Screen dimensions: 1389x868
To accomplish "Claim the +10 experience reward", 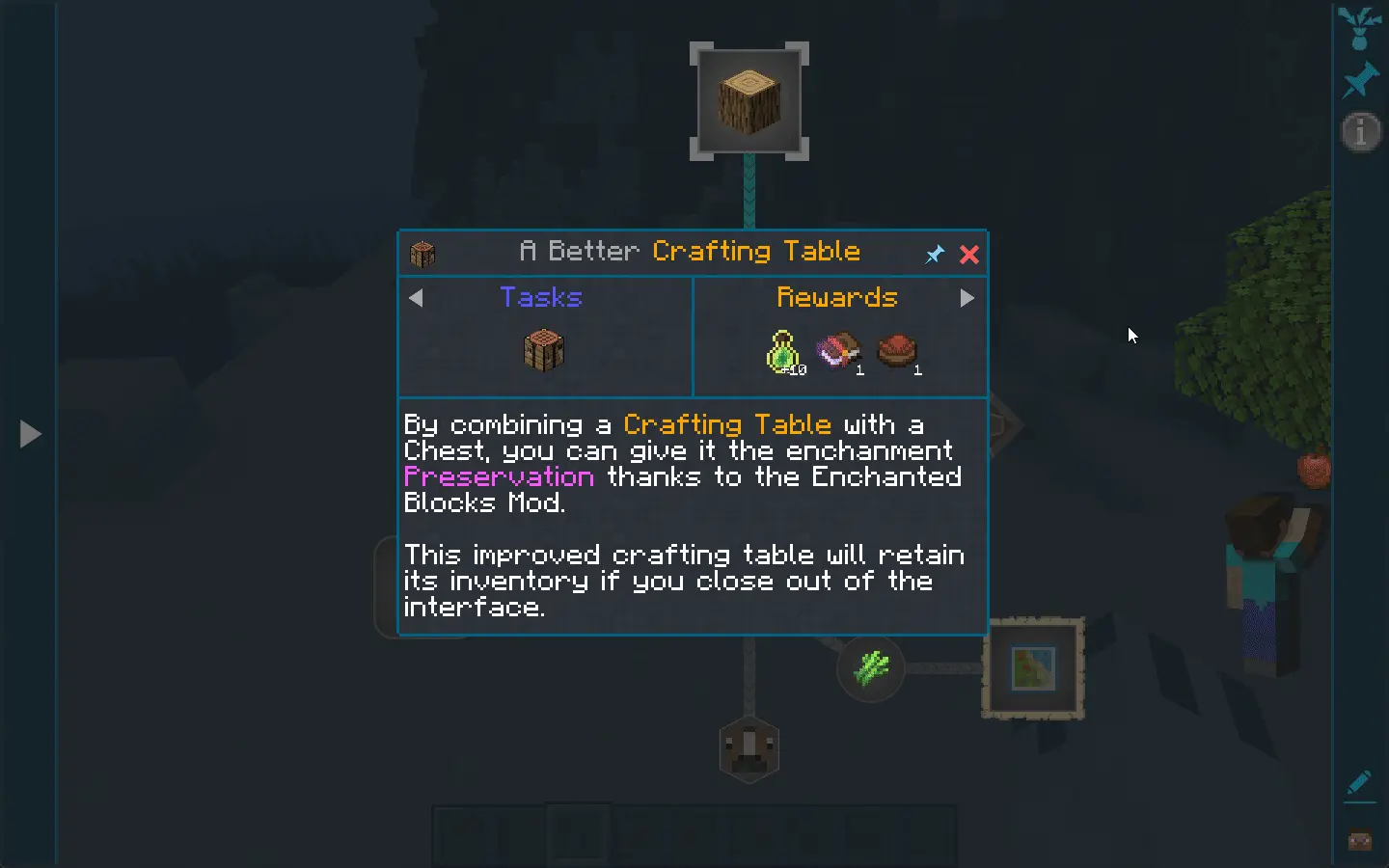I will pyautogui.click(x=781, y=350).
